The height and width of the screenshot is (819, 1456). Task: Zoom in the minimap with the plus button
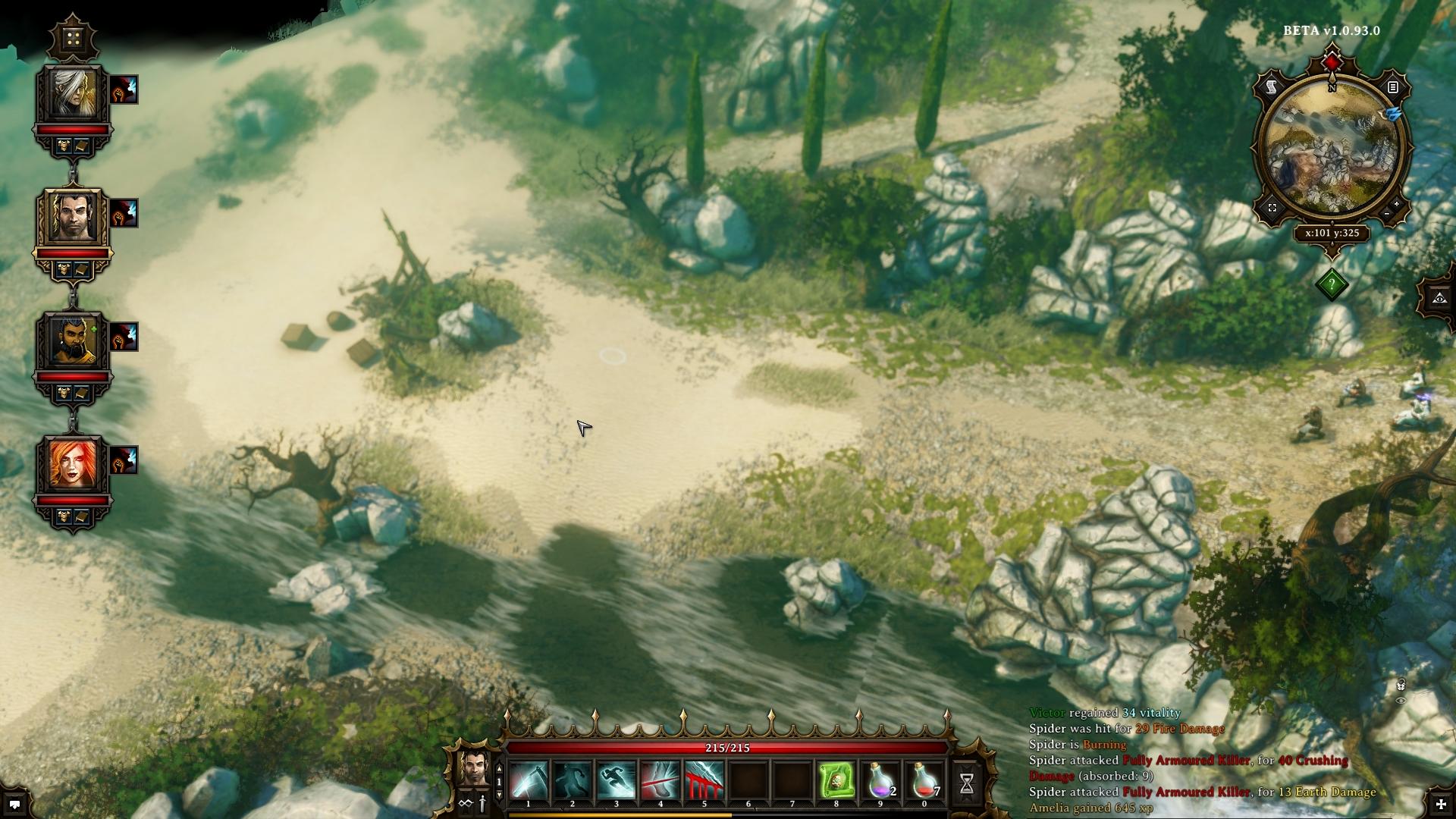1397,204
